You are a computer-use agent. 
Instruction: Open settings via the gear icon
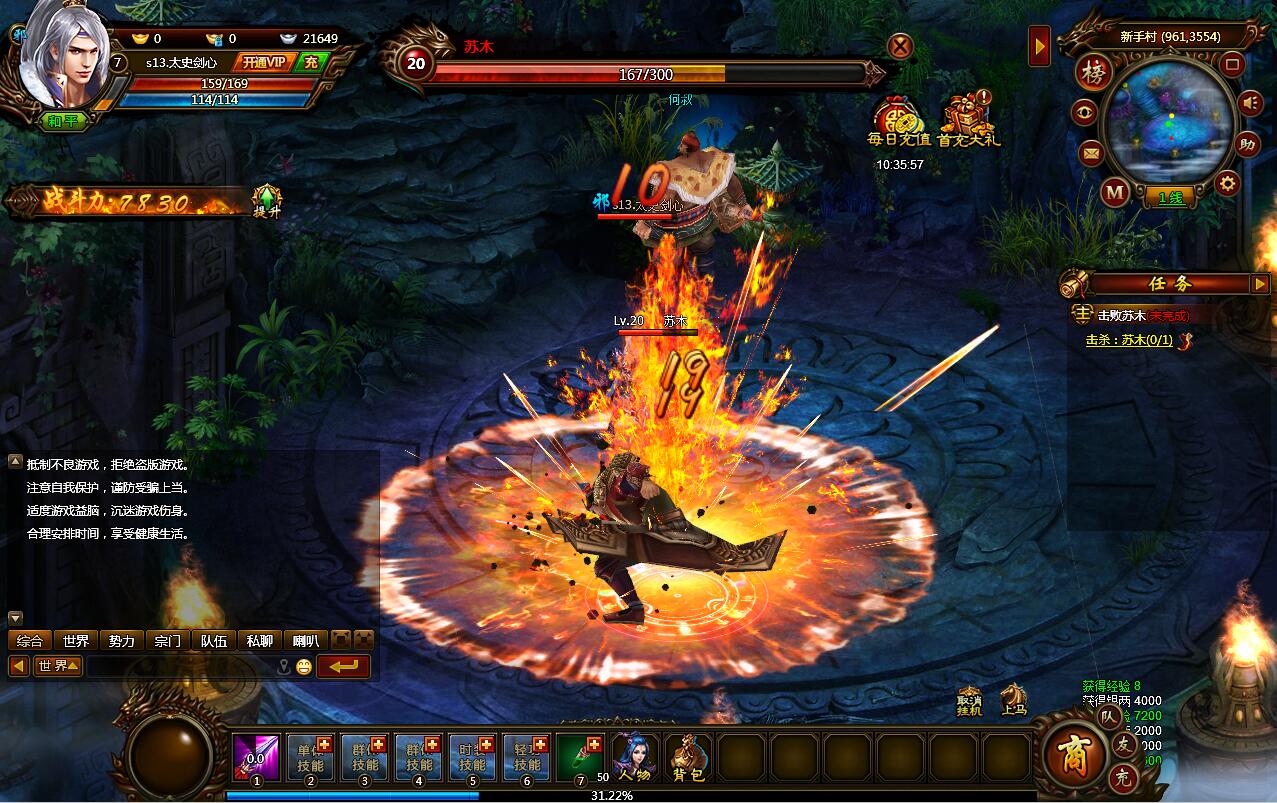[1228, 184]
